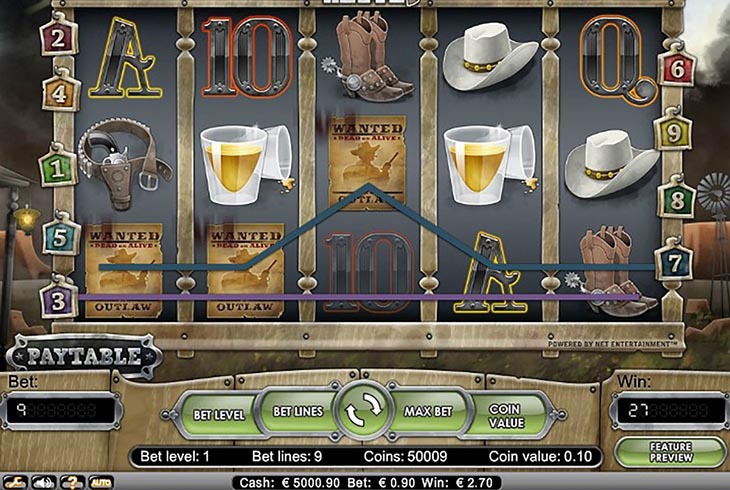The width and height of the screenshot is (730, 490).
Task: Open help with the question mark icon
Action: (x=73, y=482)
